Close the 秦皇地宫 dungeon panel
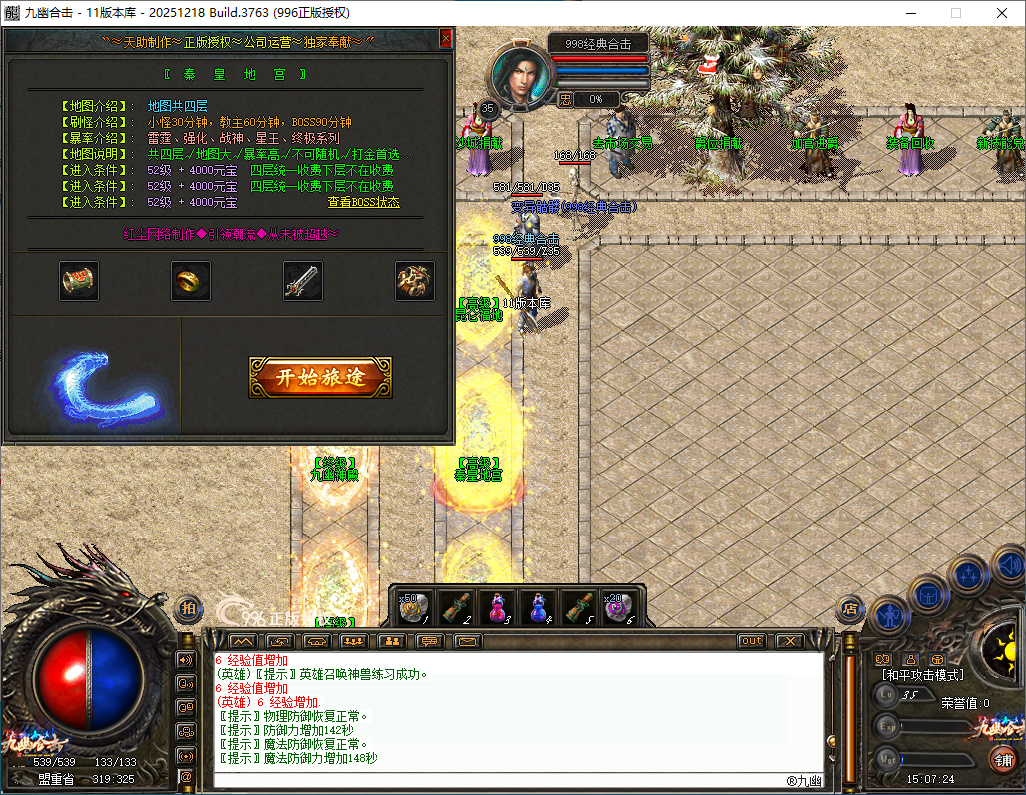The width and height of the screenshot is (1026, 795). pyautogui.click(x=446, y=39)
